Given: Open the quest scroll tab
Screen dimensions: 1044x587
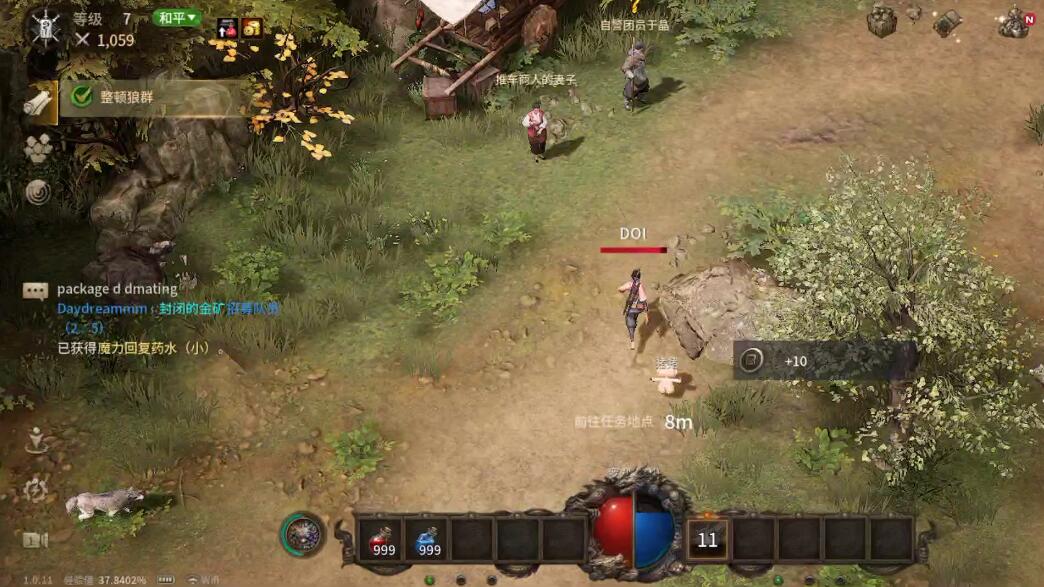Looking at the screenshot, I should coord(39,102).
